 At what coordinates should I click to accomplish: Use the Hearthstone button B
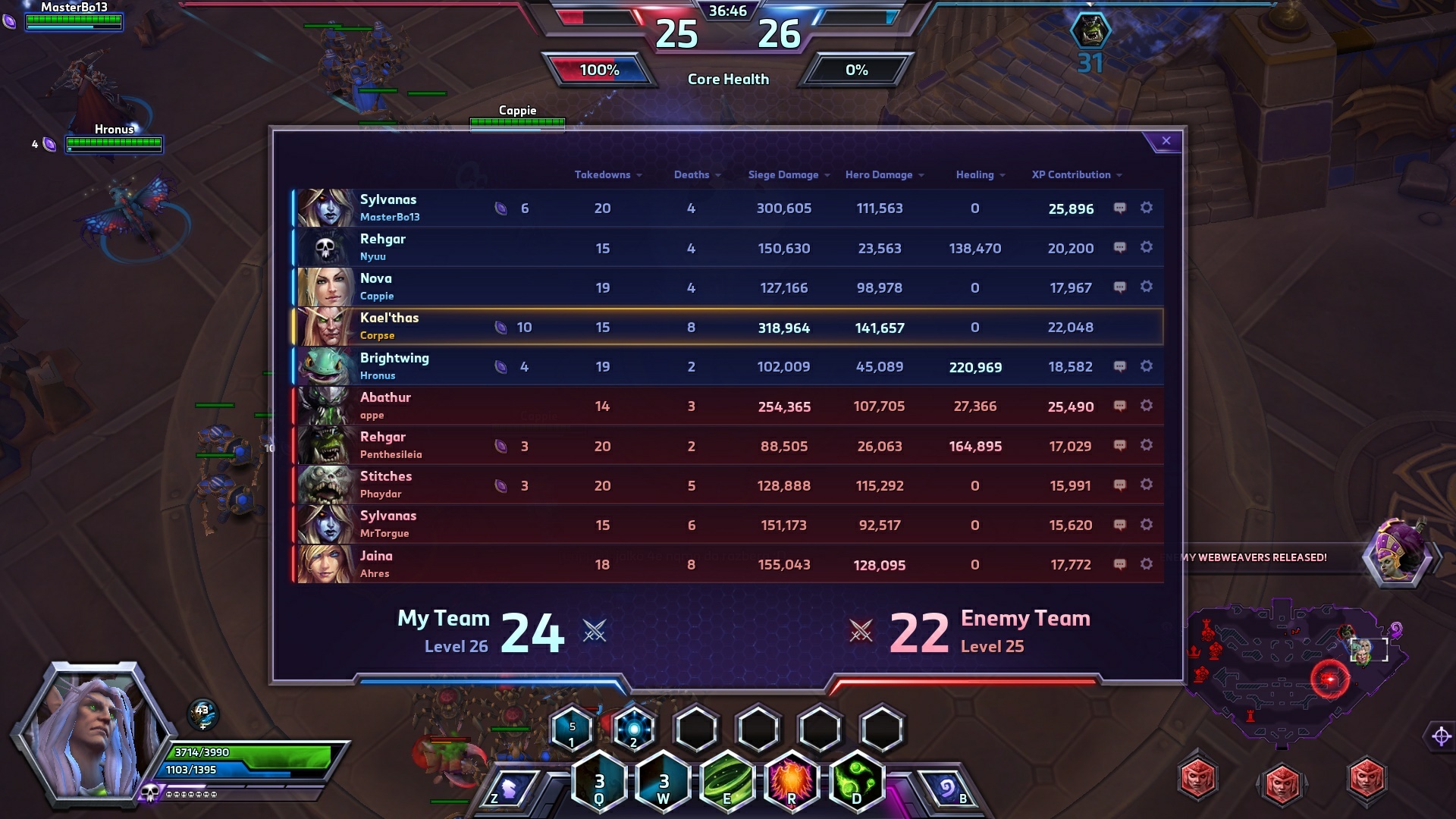tap(948, 790)
